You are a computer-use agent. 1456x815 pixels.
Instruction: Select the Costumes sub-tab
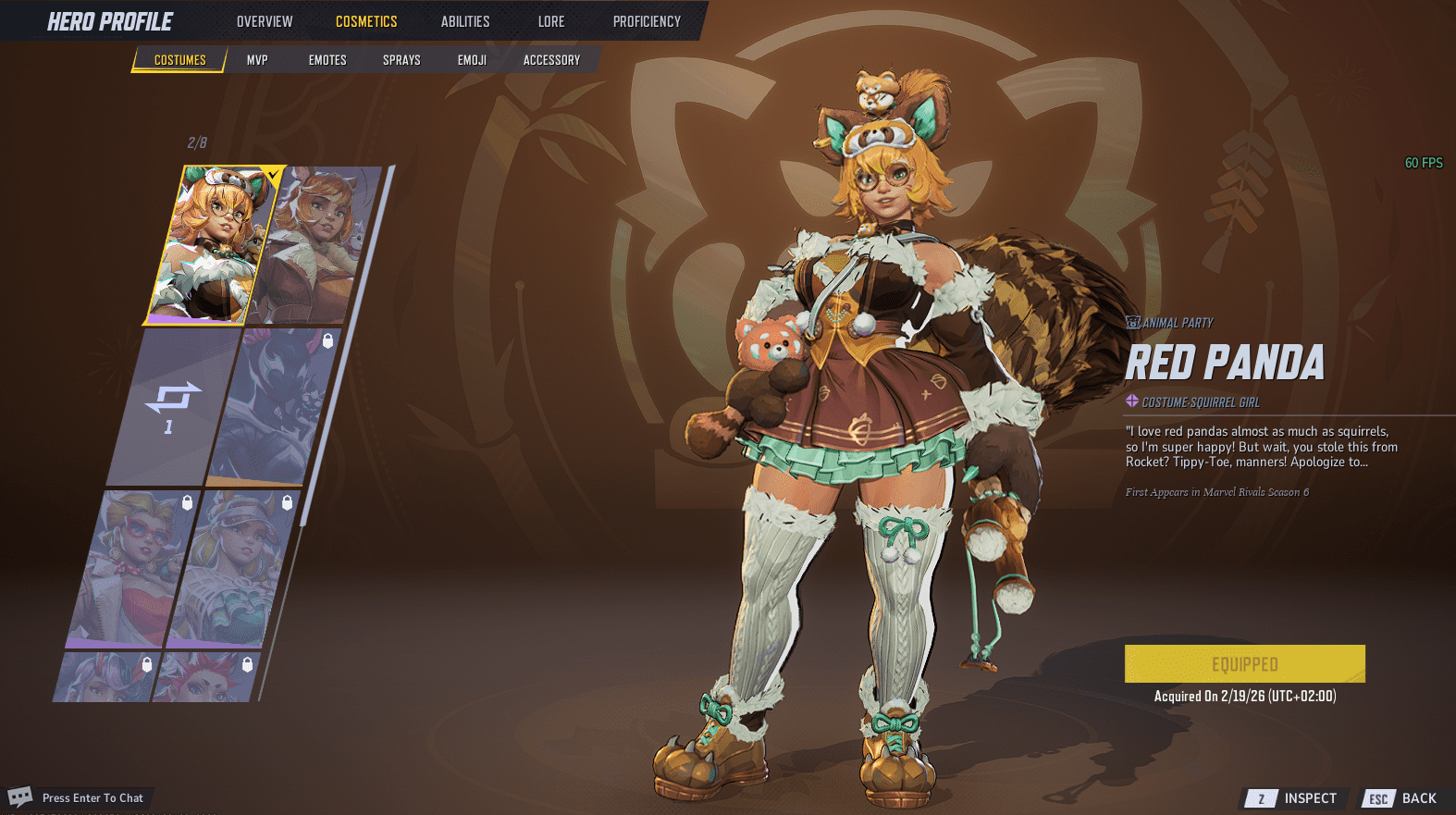180,60
